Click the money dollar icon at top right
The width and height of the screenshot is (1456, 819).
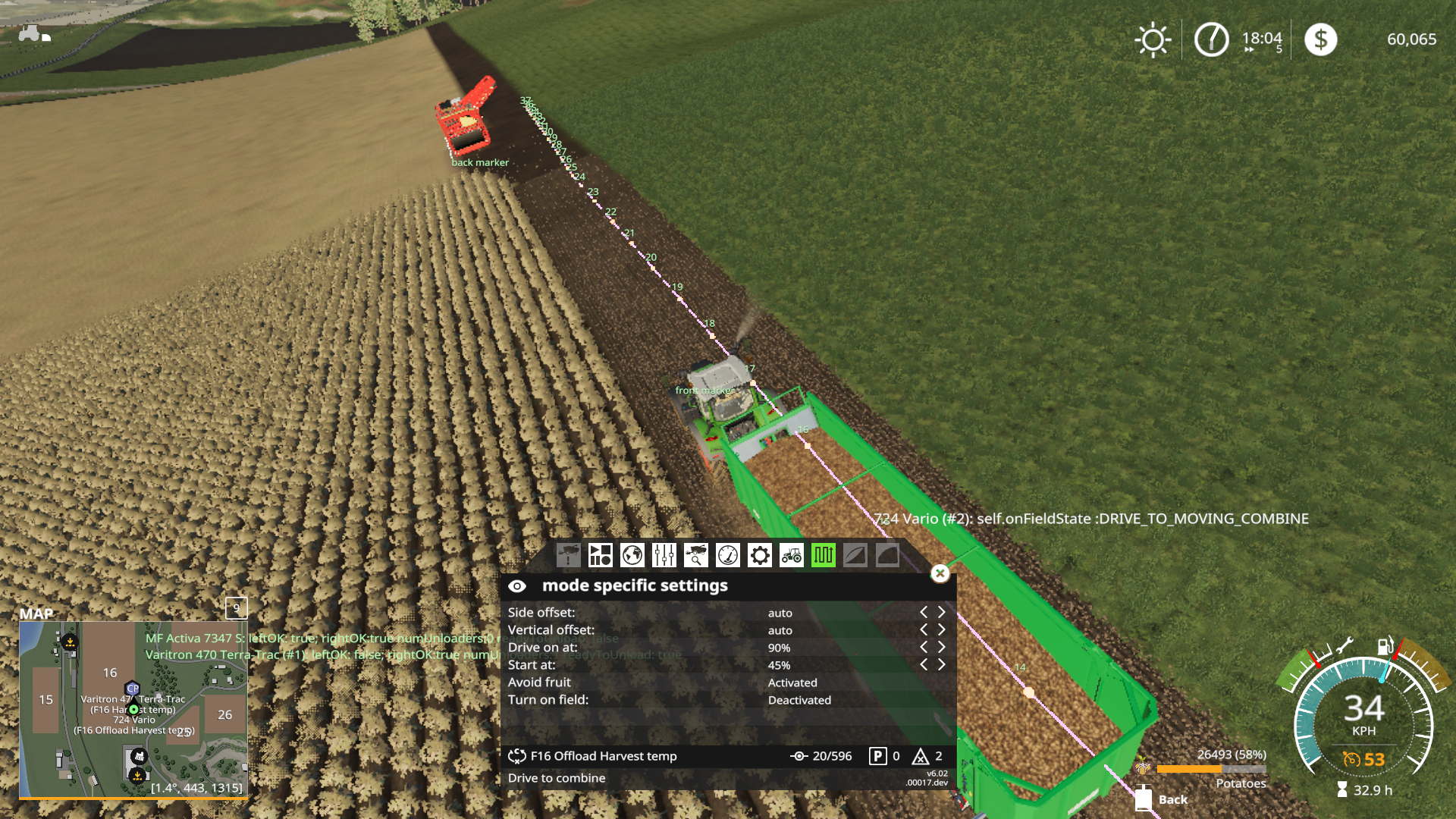[x=1320, y=38]
